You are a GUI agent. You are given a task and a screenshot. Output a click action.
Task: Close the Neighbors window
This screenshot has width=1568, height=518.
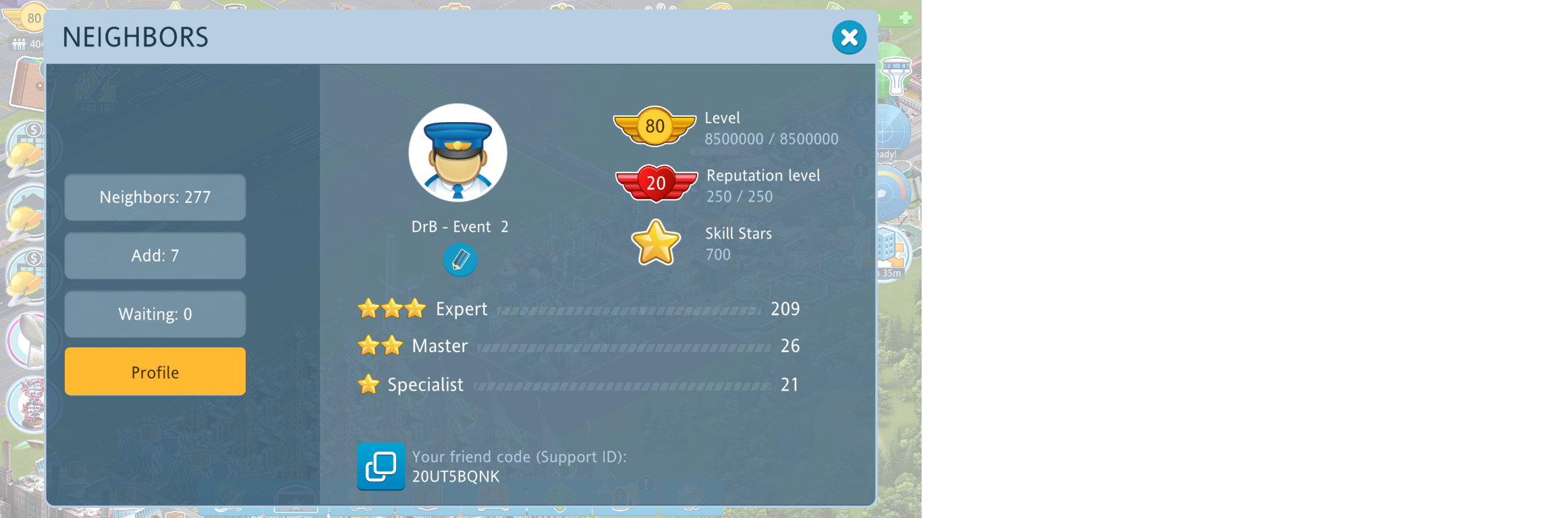[849, 38]
